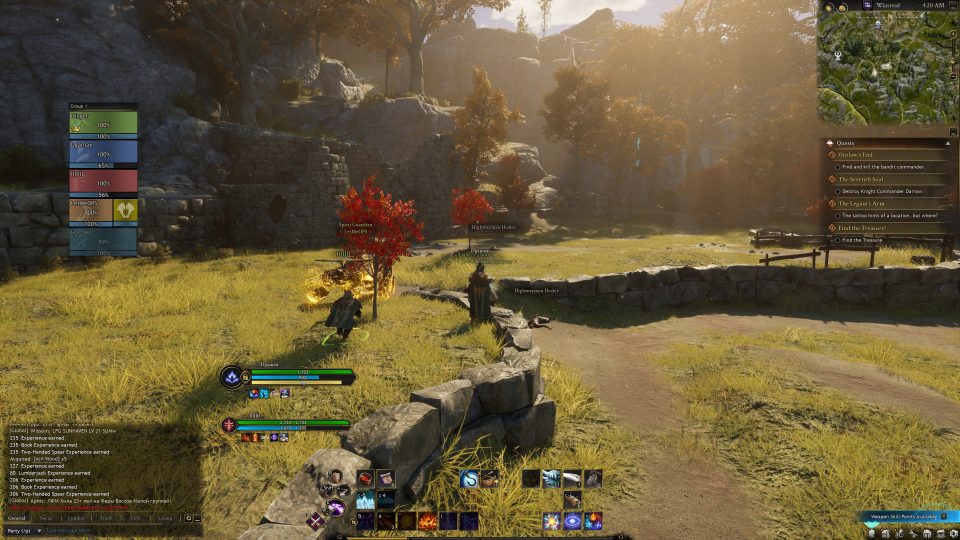Select the green party member frame

pyautogui.click(x=104, y=121)
